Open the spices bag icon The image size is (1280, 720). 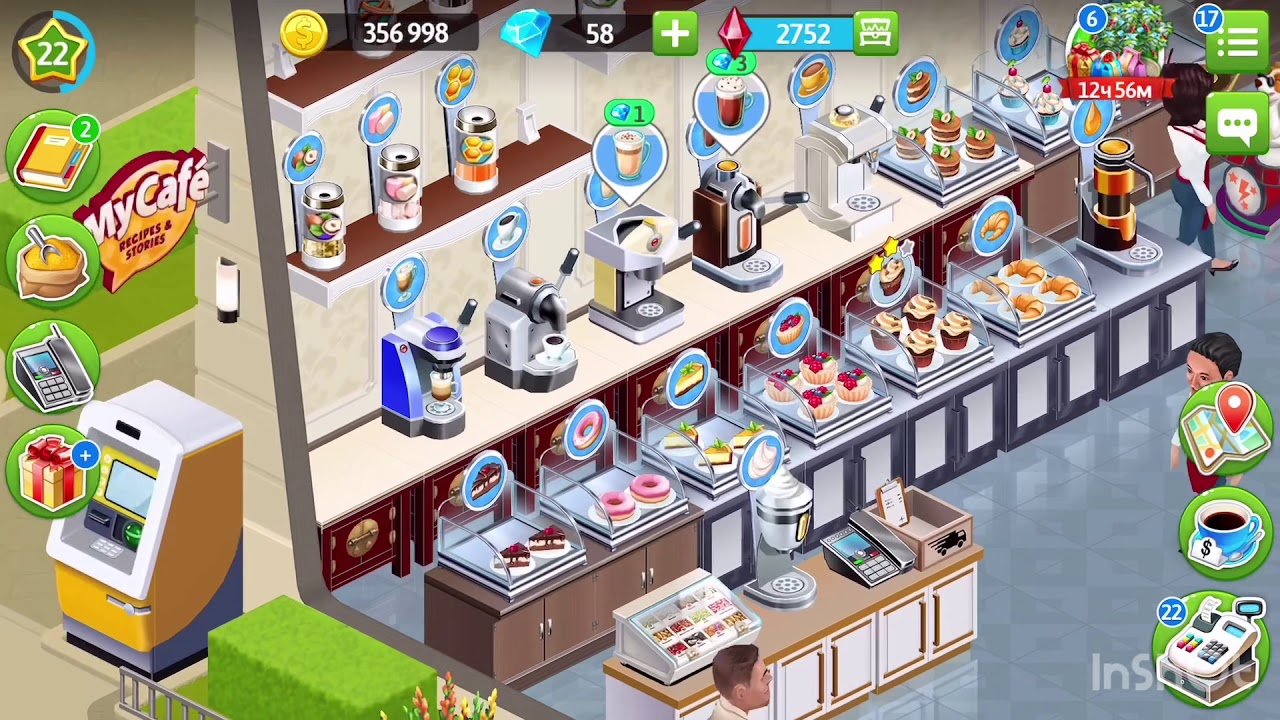(52, 260)
